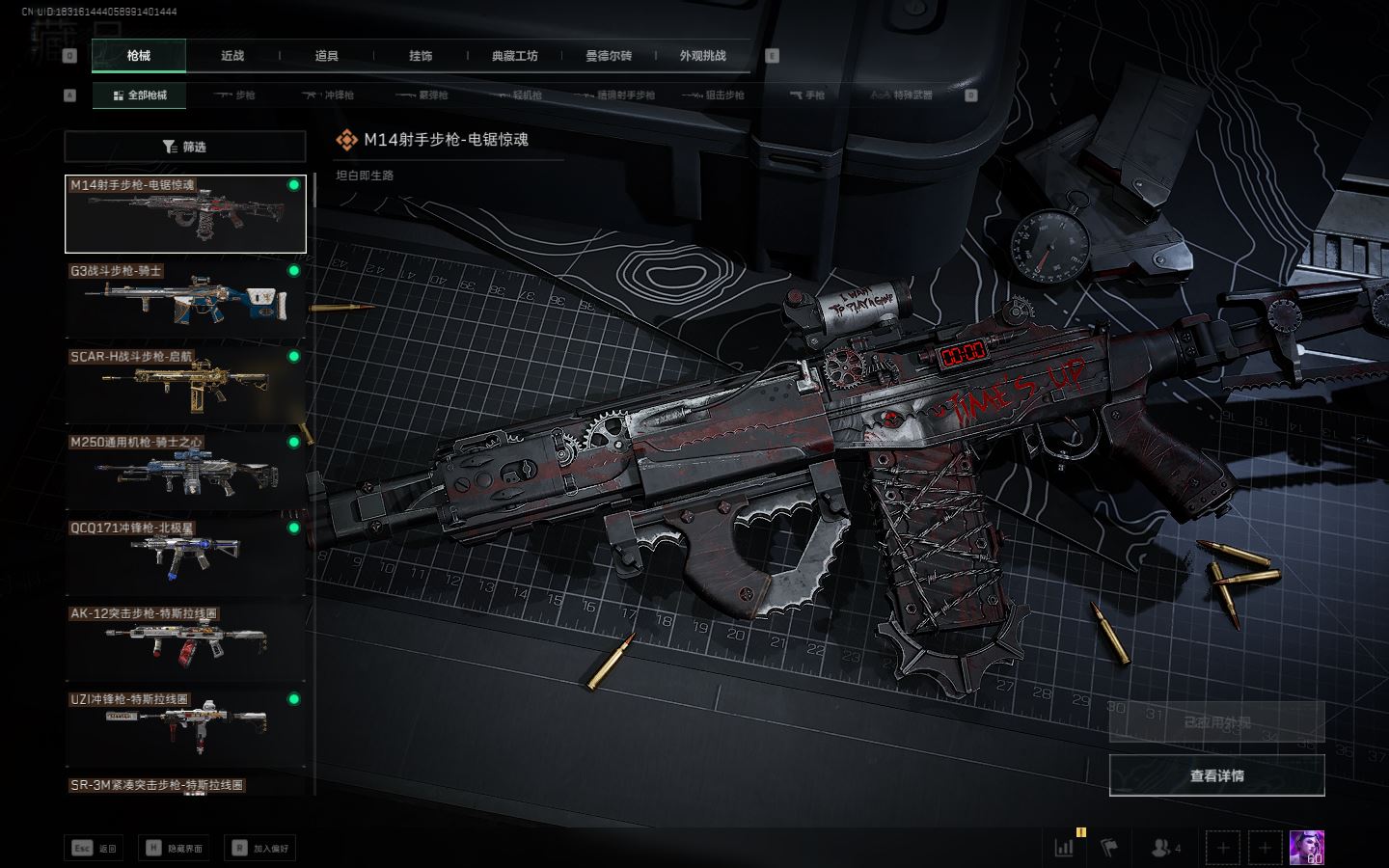This screenshot has height=868, width=1389.
Task: Open the player avatar profile icon
Action: click(x=1306, y=848)
